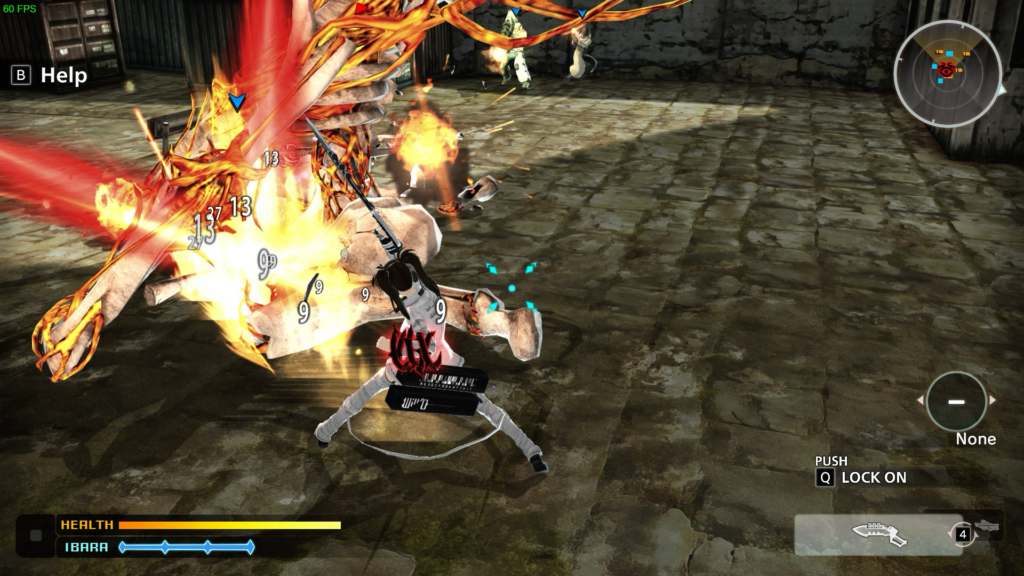Image resolution: width=1024 pixels, height=576 pixels.
Task: Click the circular radar minimap
Action: 946,74
